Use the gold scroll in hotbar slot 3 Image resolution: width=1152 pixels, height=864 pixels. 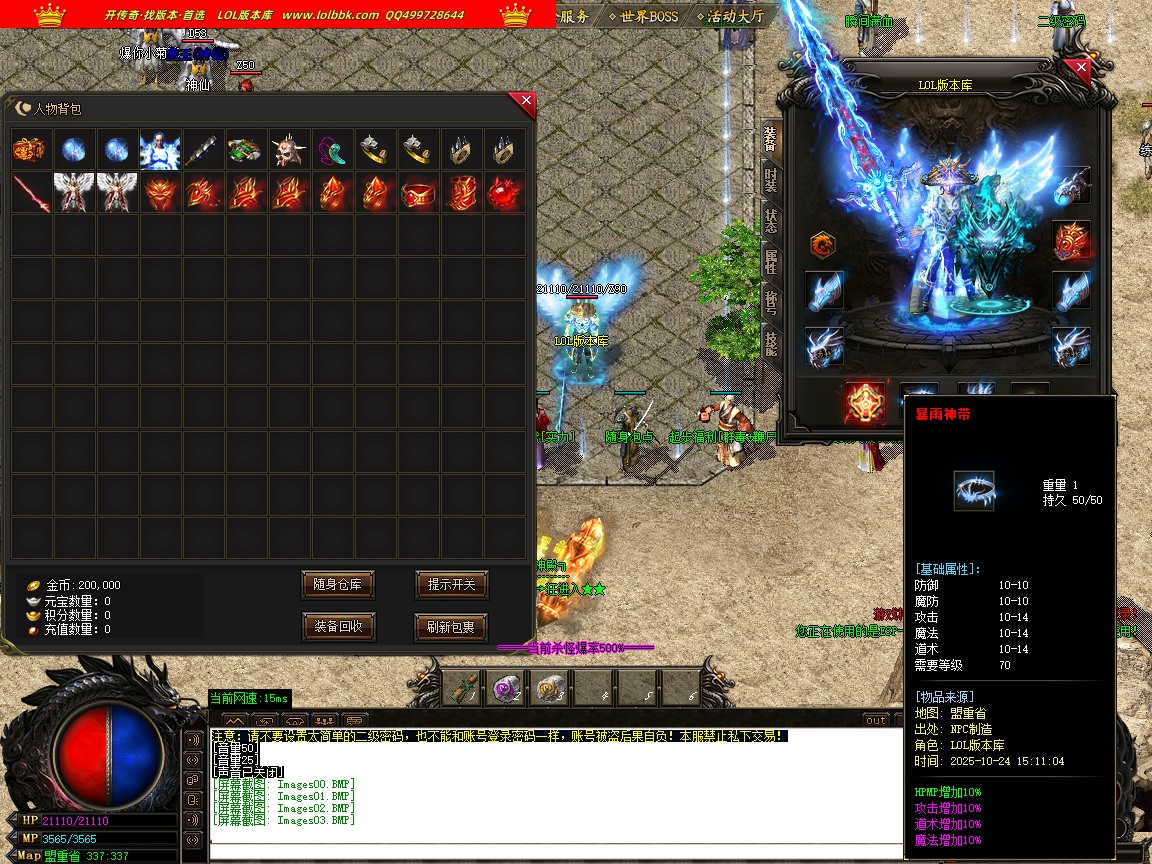point(549,687)
